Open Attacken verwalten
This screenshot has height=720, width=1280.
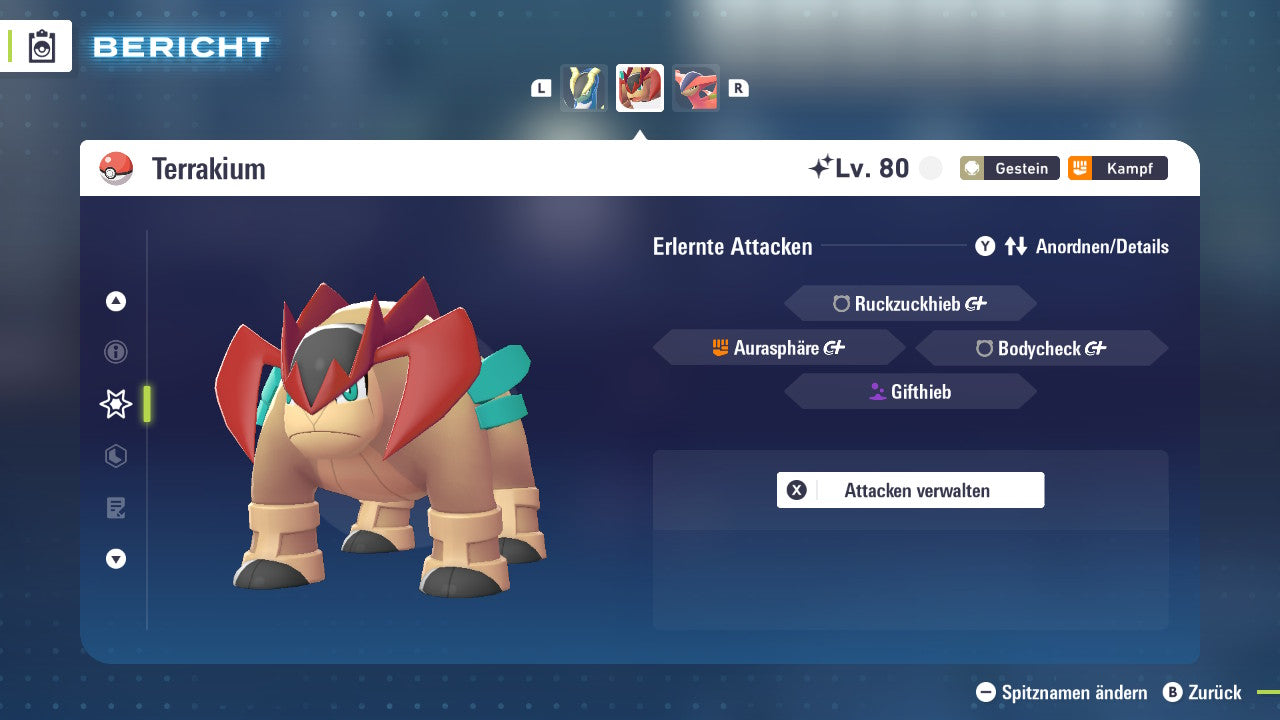910,490
